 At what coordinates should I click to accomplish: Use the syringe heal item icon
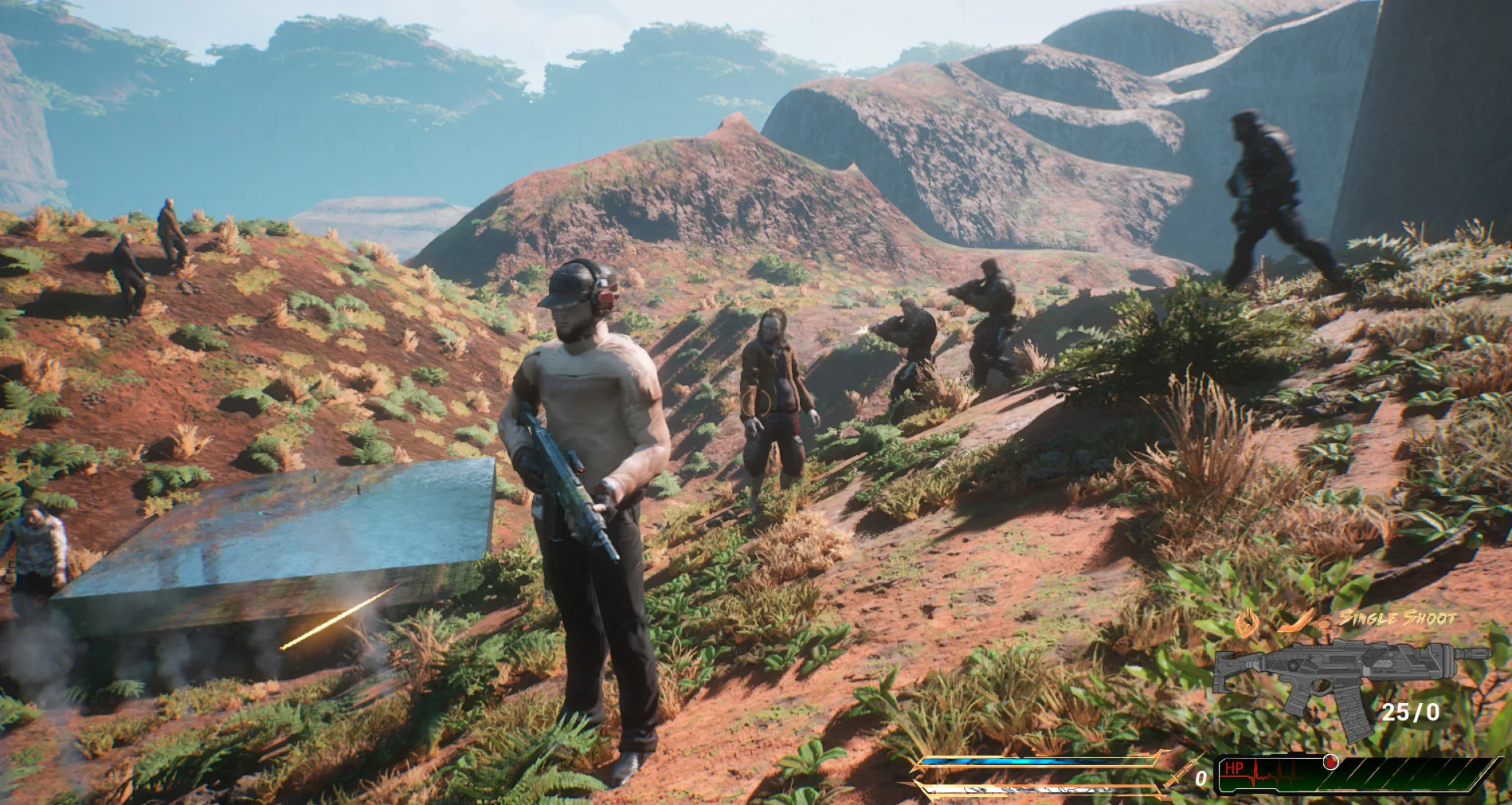[x=1180, y=771]
